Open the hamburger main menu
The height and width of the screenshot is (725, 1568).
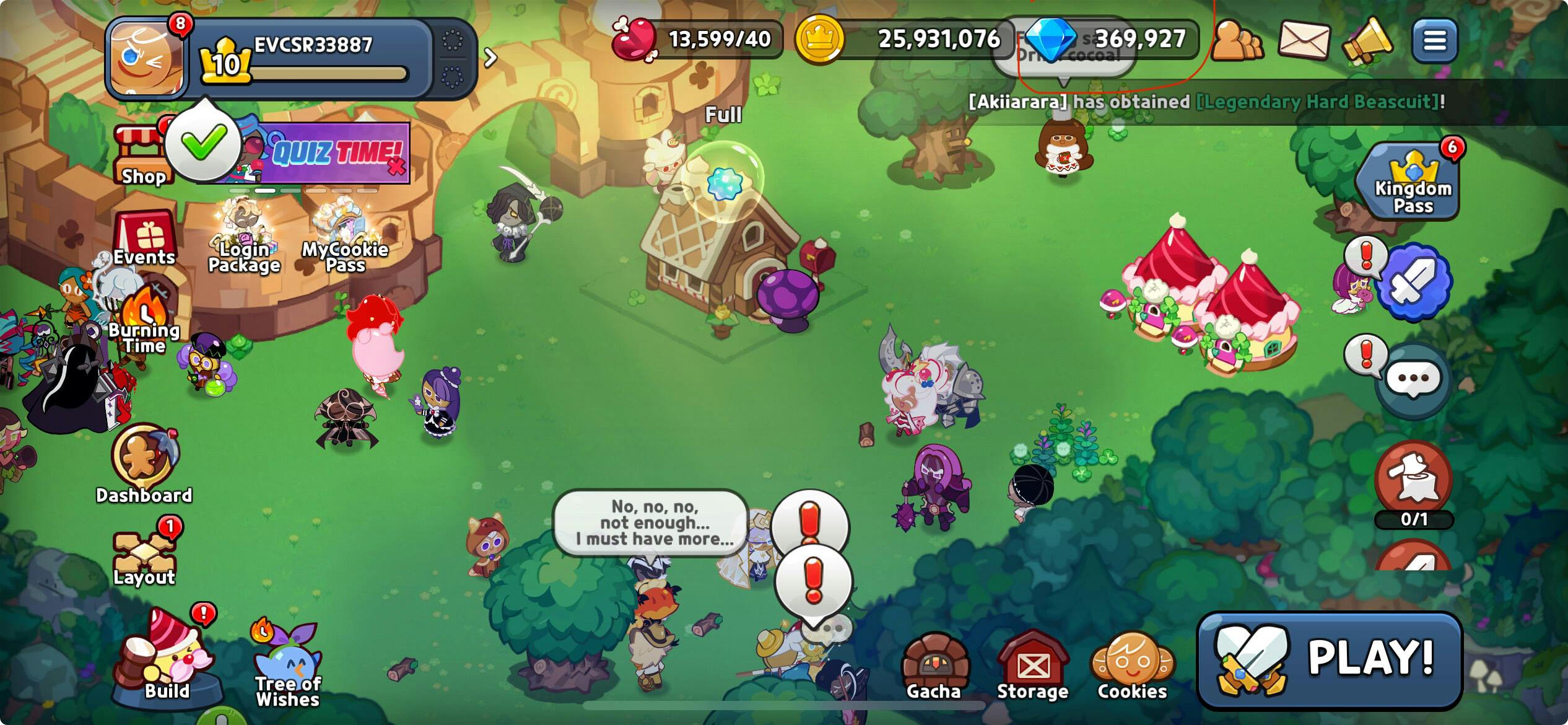point(1434,41)
